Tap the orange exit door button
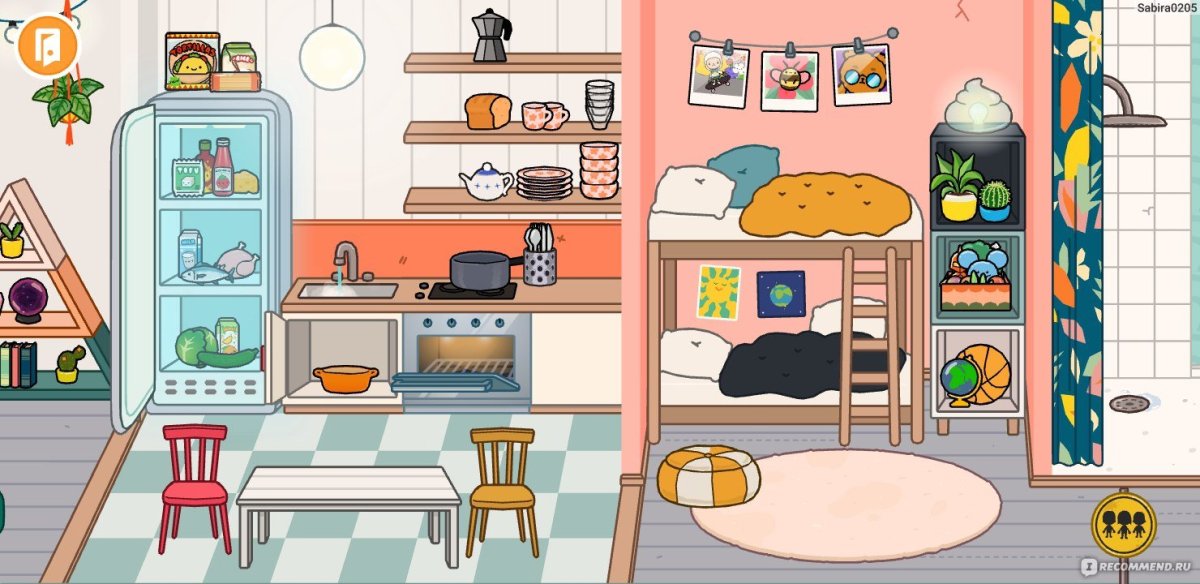Image resolution: width=1200 pixels, height=584 pixels. pos(47,46)
